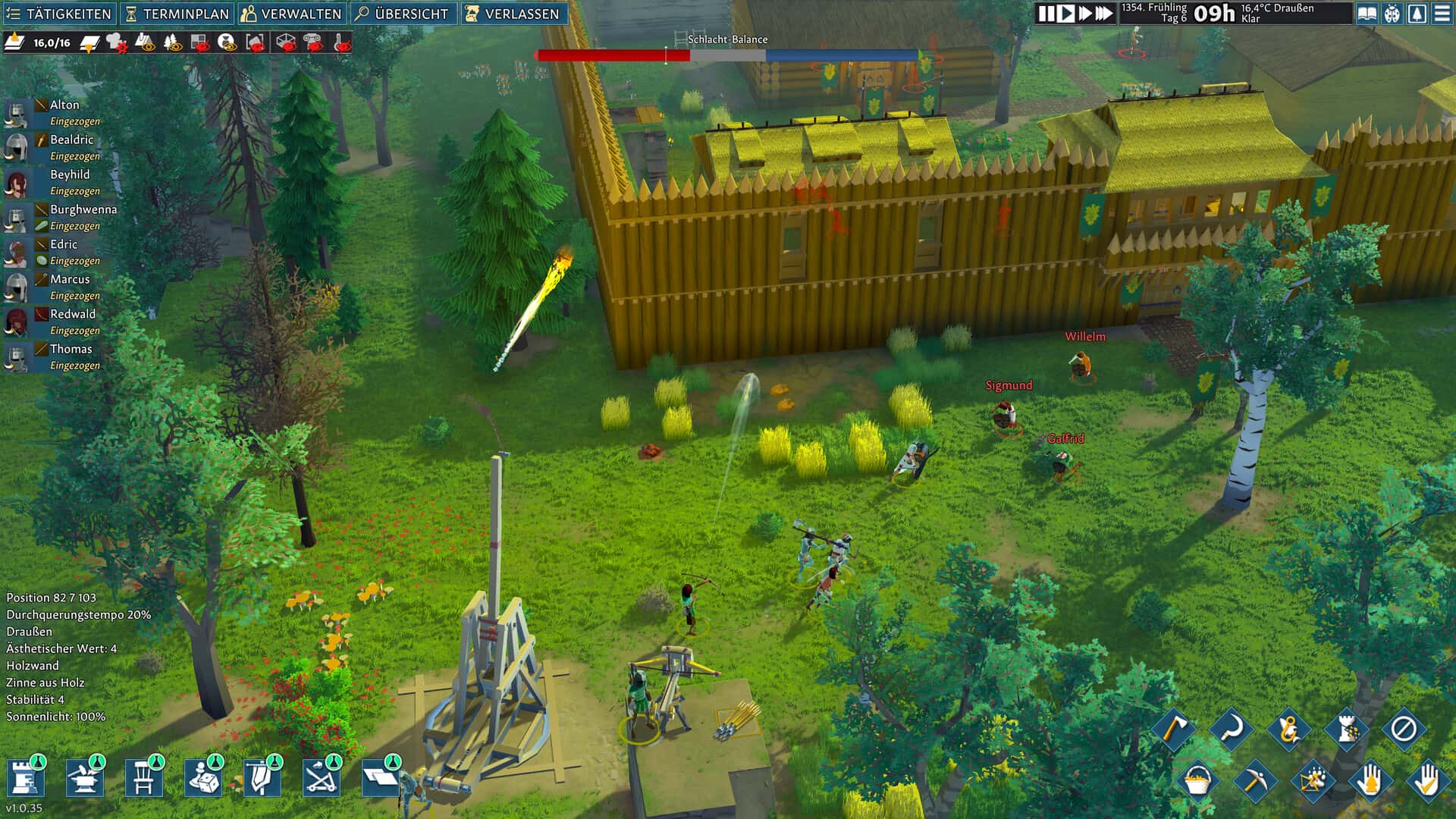Screen dimensions: 1456x819
Task: Show the Übersicht overview panel
Action: [403, 14]
